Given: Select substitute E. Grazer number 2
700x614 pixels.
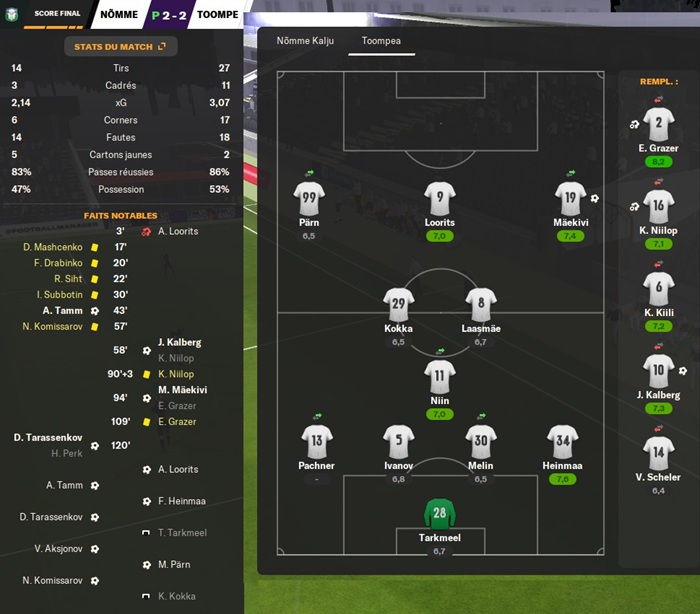Looking at the screenshot, I should (658, 125).
